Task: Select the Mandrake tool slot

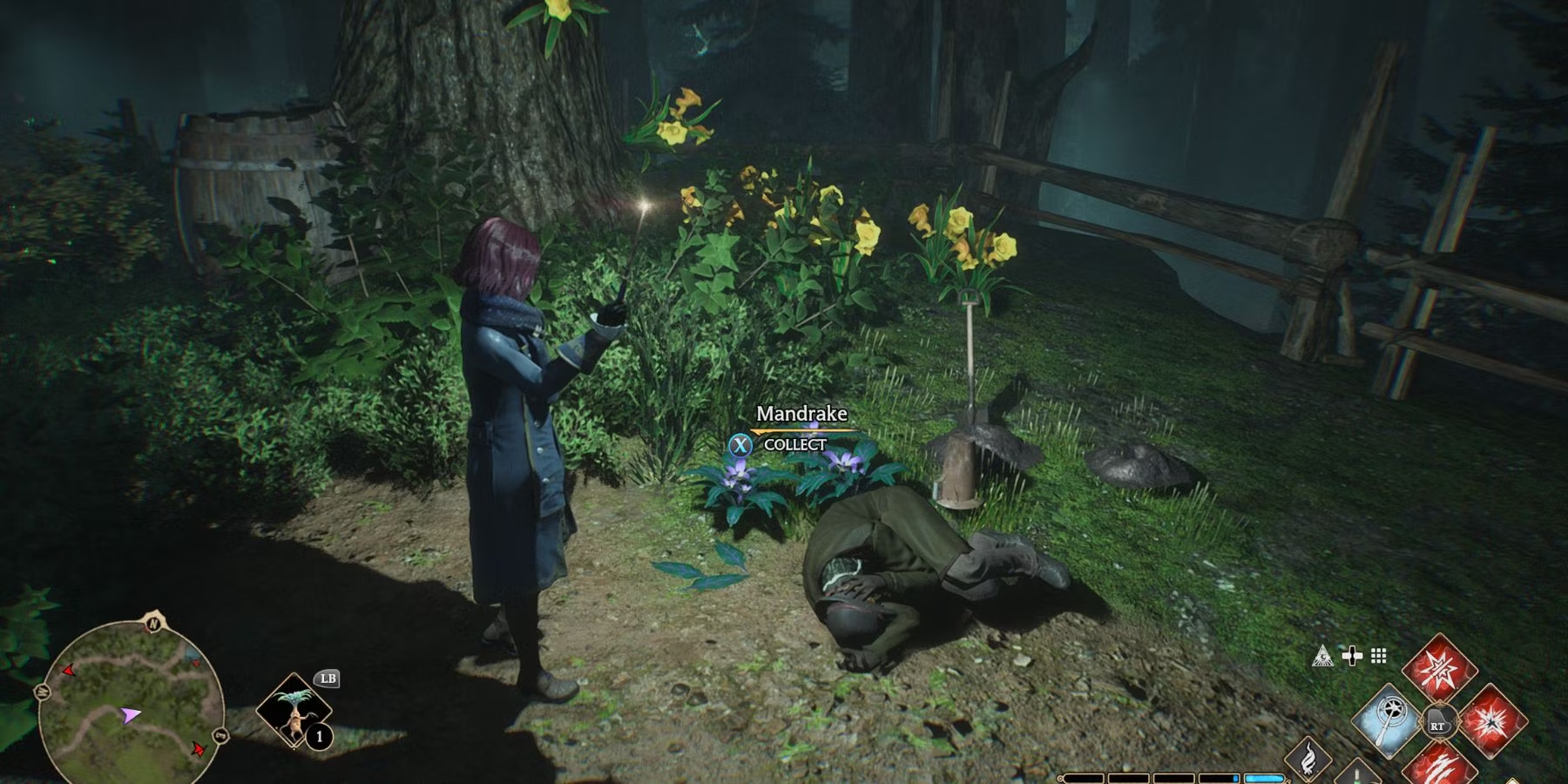Action: pyautogui.click(x=295, y=711)
